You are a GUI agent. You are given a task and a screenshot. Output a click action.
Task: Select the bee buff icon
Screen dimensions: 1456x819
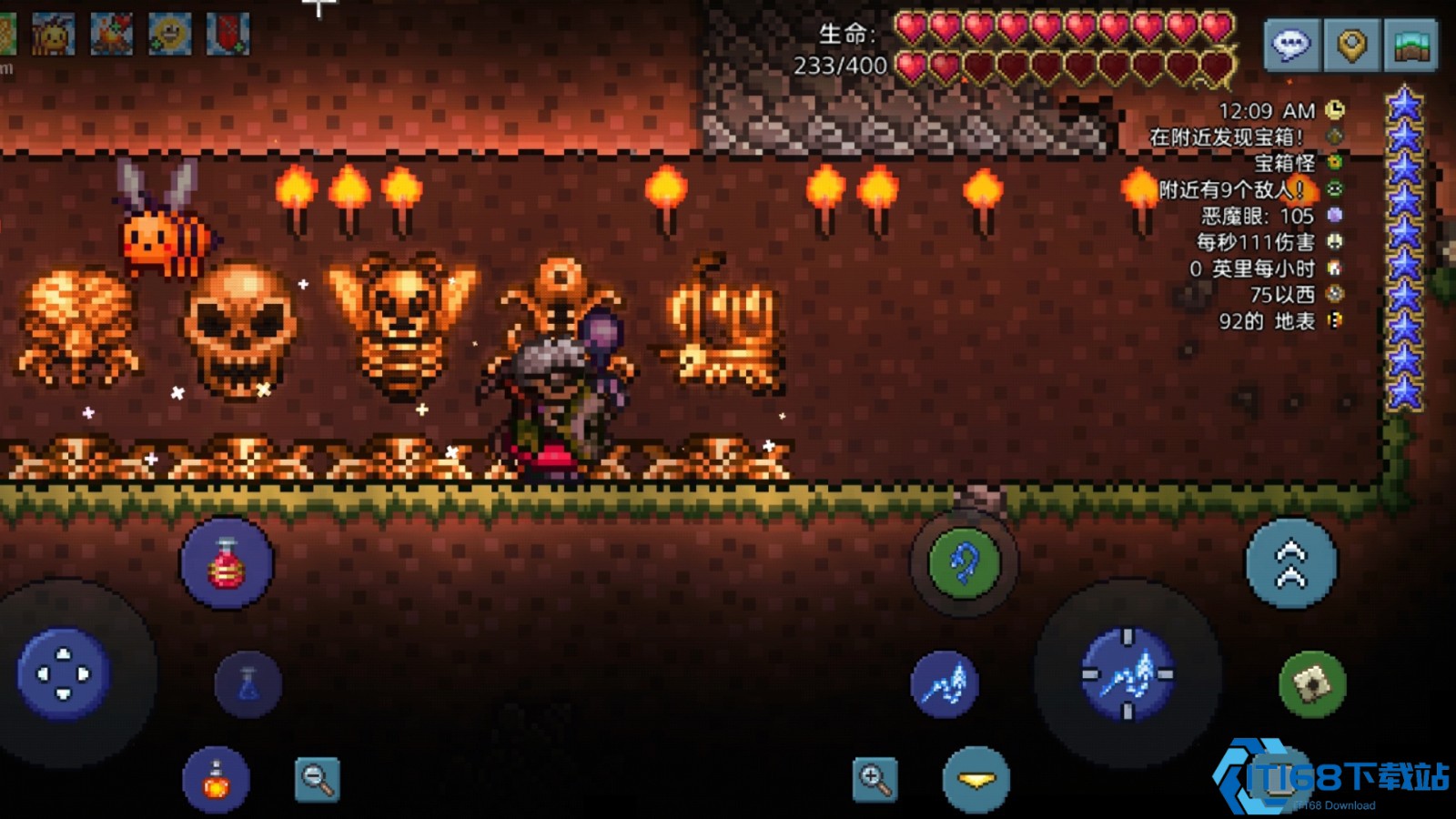[x=53, y=35]
